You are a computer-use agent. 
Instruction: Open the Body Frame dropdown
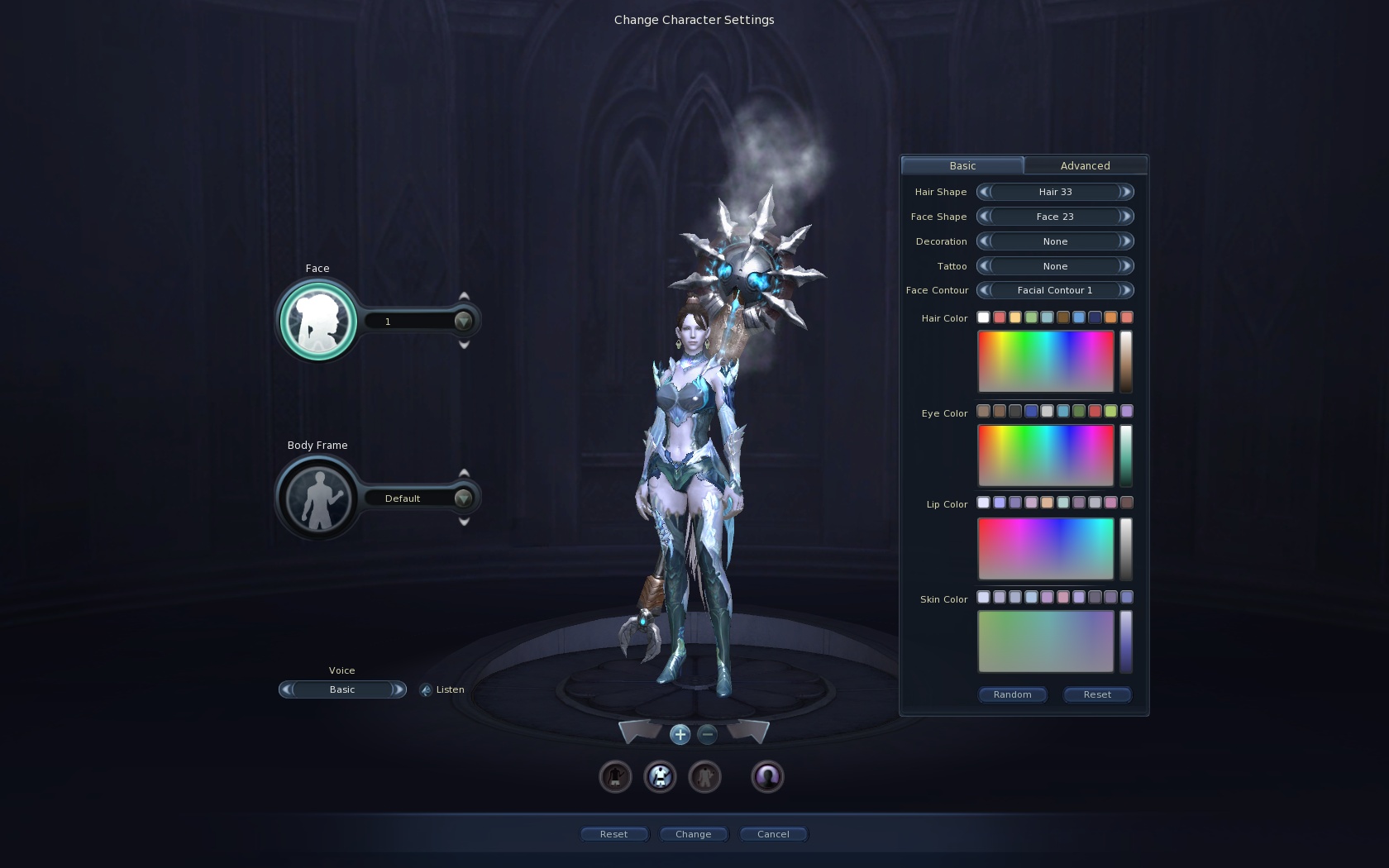463,498
